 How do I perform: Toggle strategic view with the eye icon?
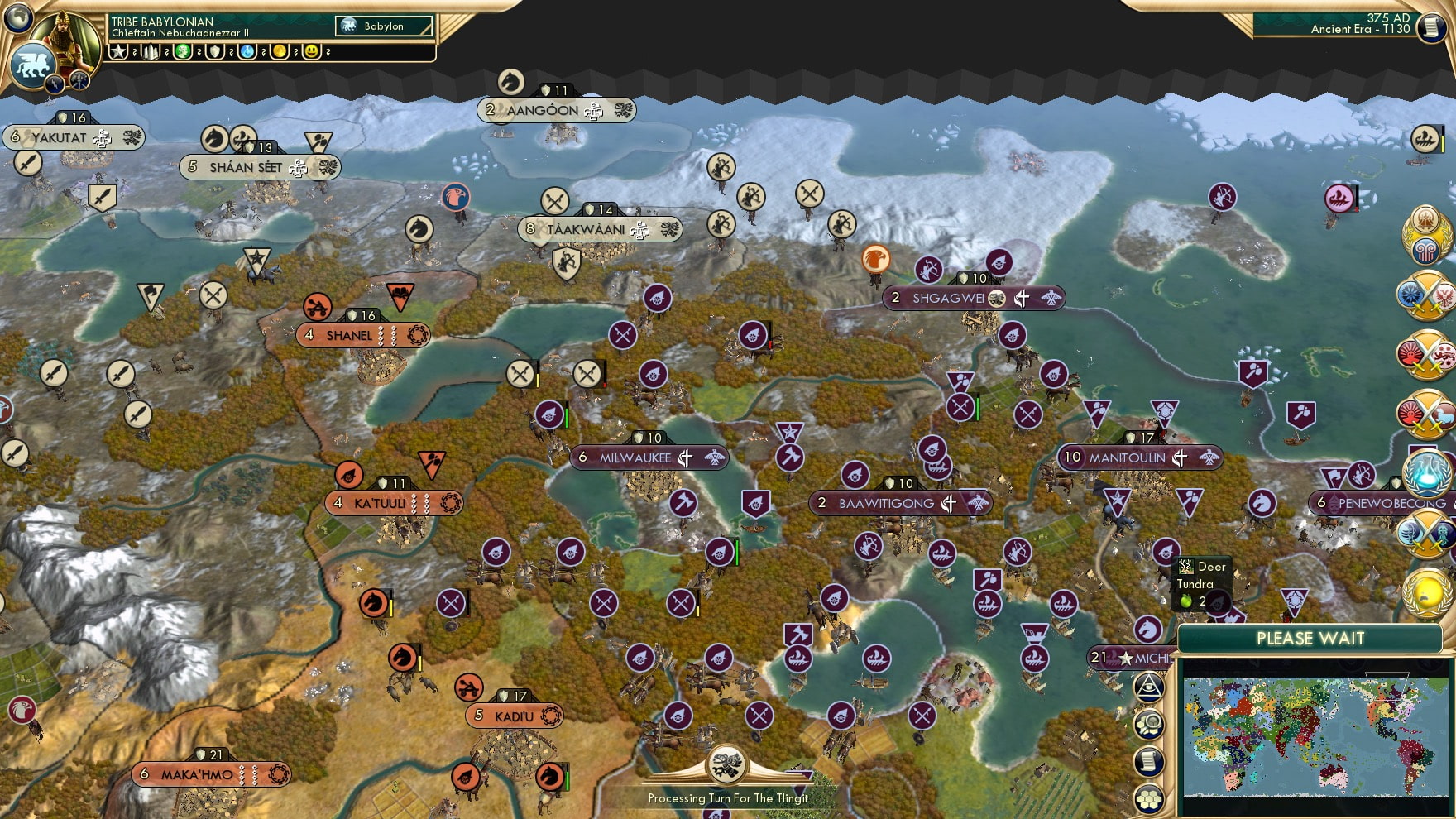point(1150,687)
